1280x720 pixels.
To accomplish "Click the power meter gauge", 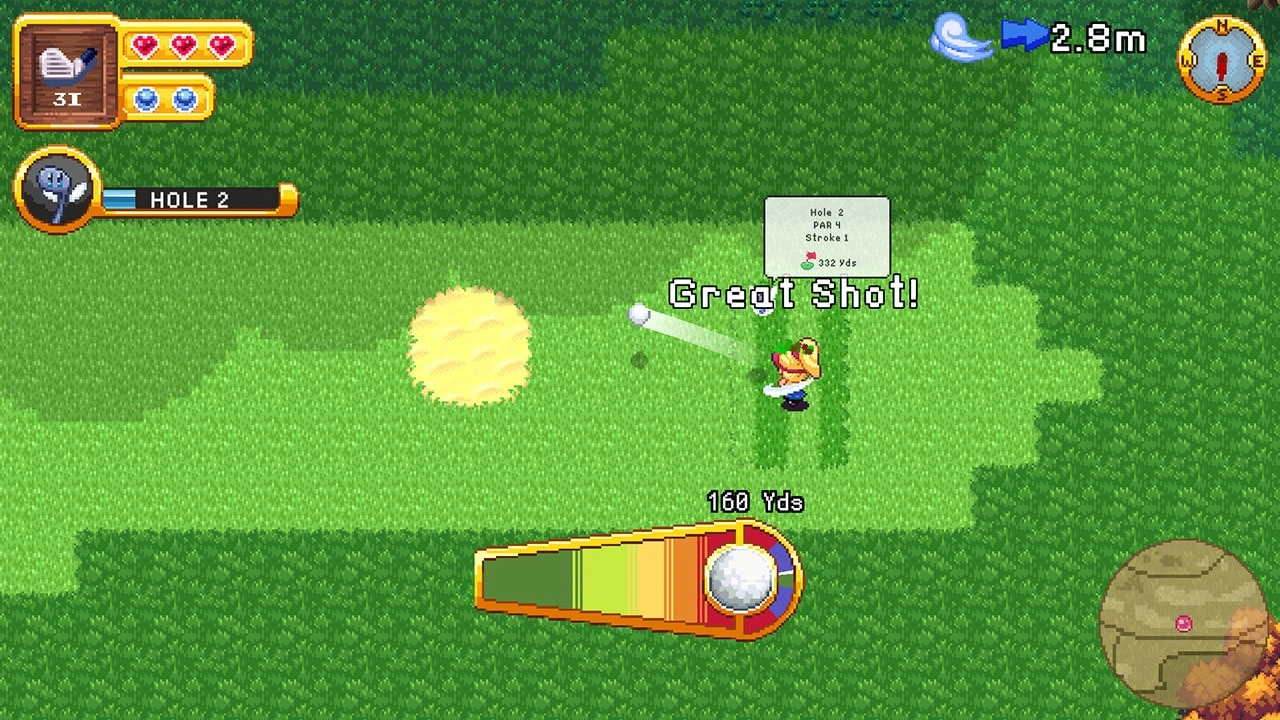I will (x=620, y=580).
